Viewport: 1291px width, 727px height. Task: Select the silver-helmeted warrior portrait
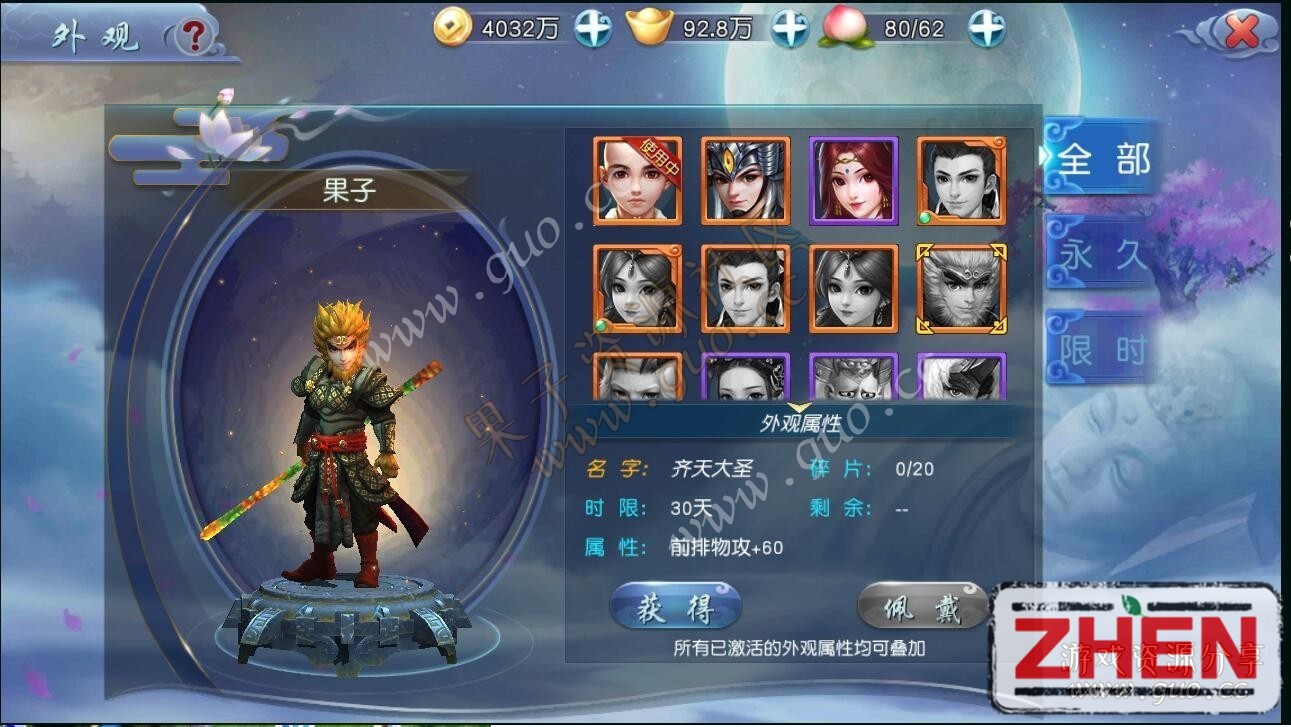click(x=745, y=181)
